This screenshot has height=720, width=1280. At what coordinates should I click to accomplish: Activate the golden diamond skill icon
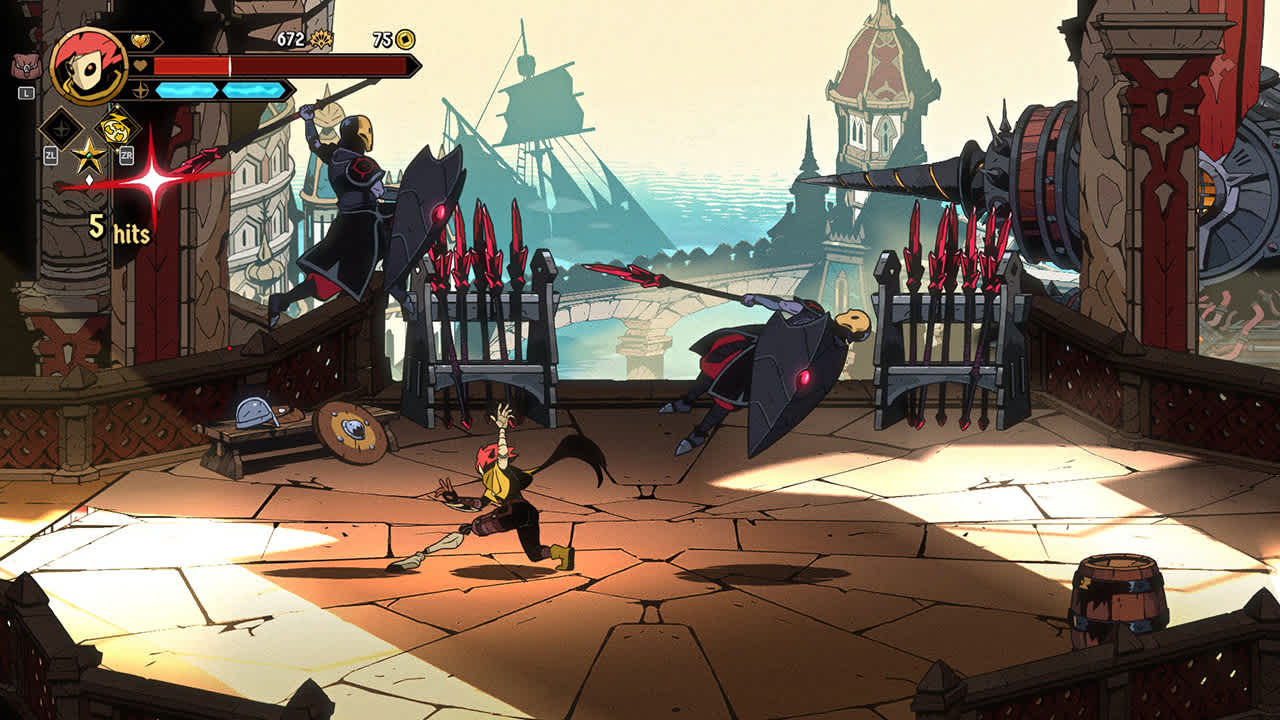(117, 127)
